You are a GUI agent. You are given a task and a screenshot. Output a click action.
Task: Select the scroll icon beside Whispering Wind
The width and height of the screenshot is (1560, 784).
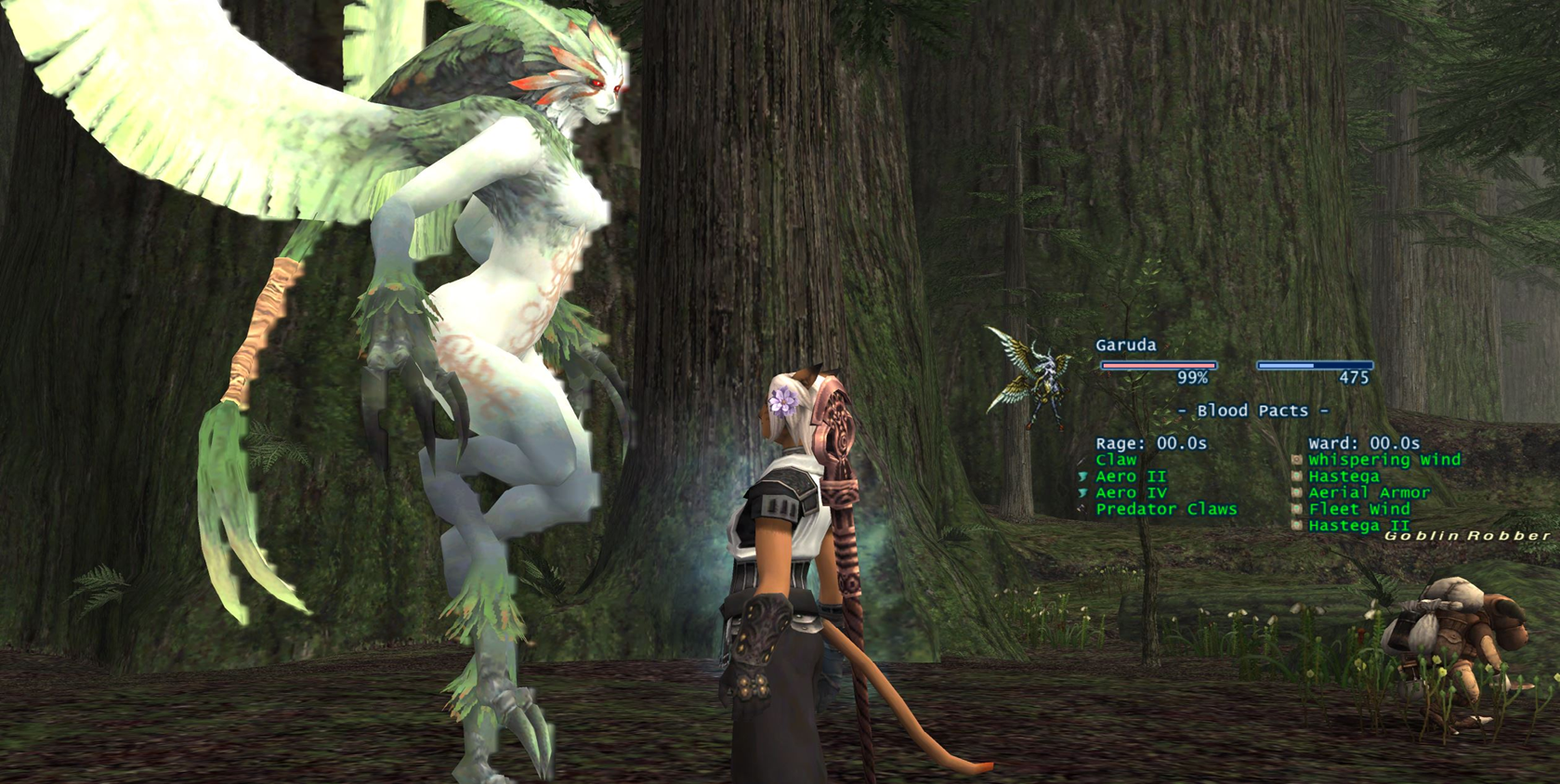[x=1295, y=459]
